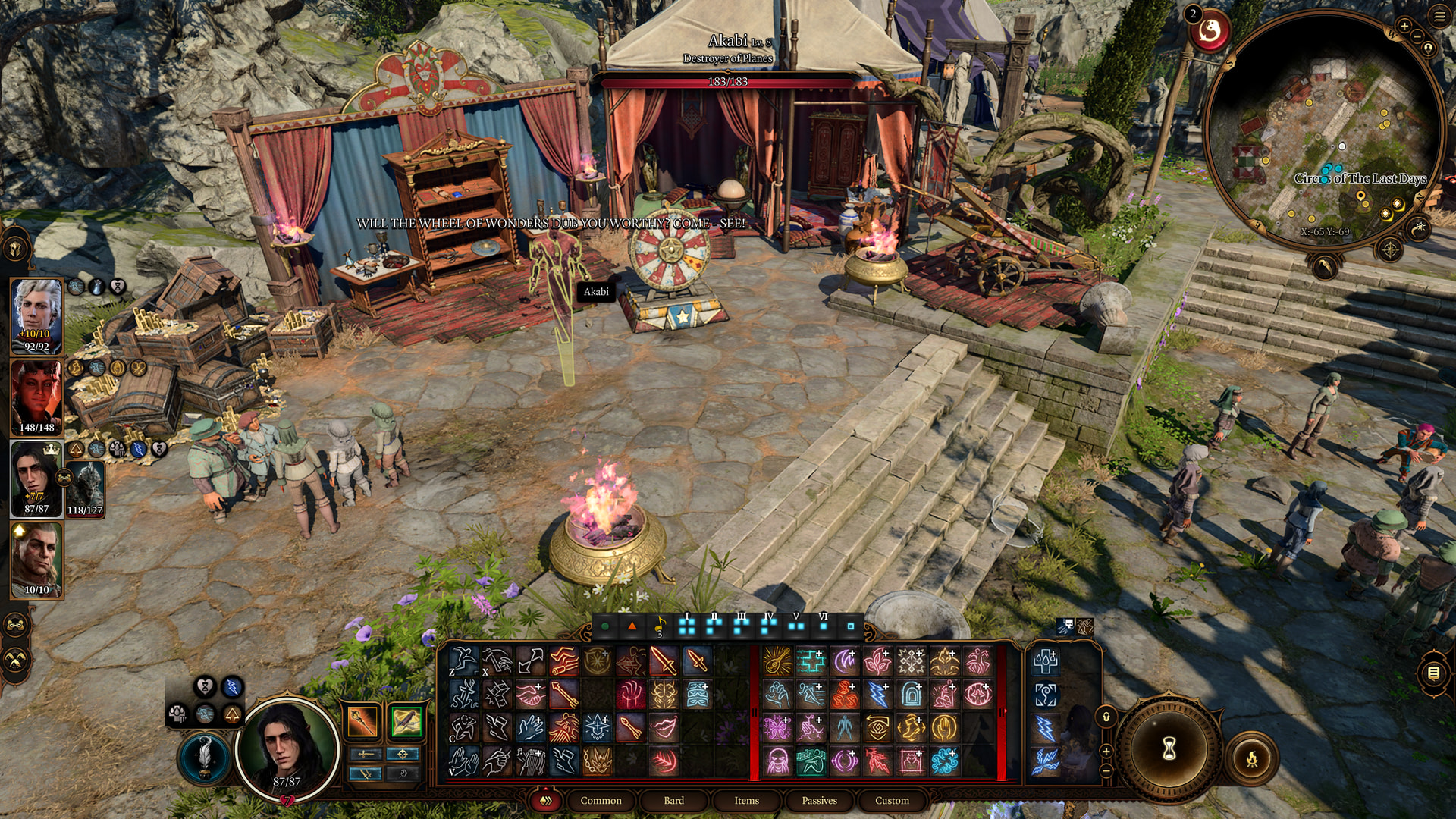Open the Bard hotbar tab
This screenshot has height=819, width=1456.
[x=673, y=800]
